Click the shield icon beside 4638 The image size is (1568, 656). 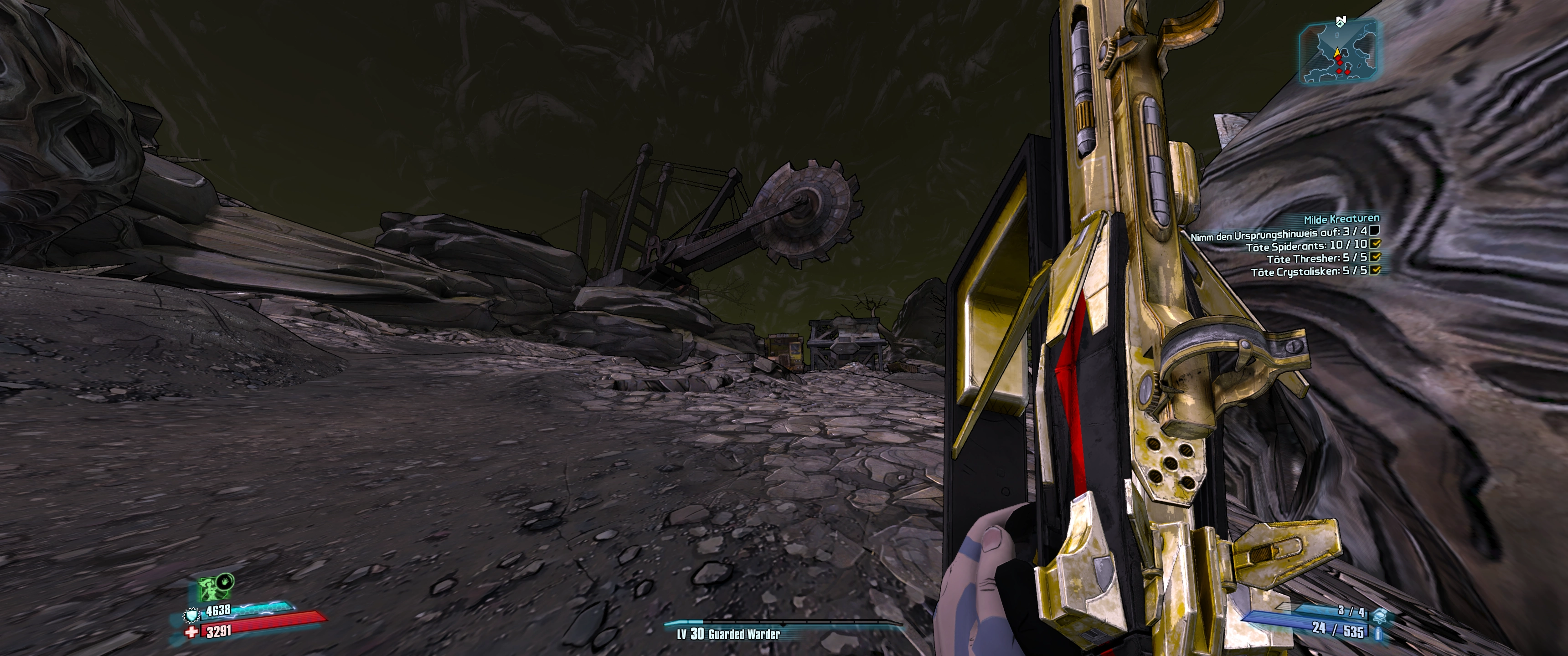pyautogui.click(x=191, y=616)
